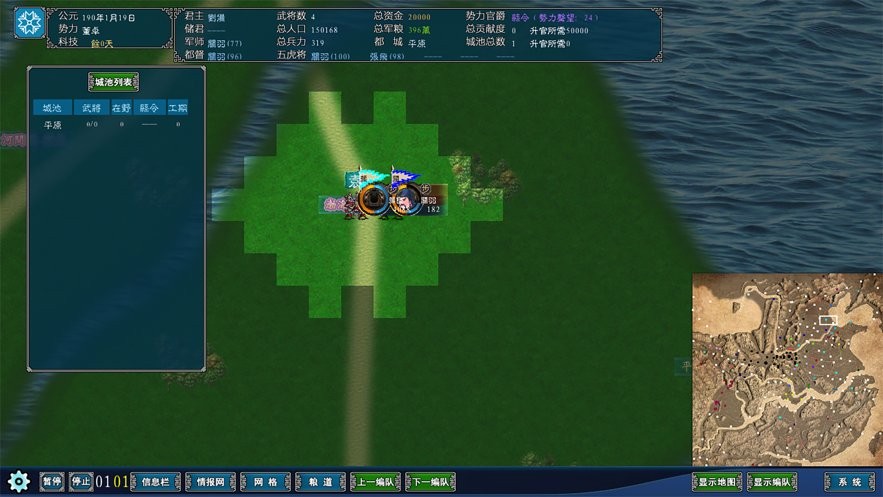The width and height of the screenshot is (883, 497).
Task: Toggle 显示地图 show map button
Action: pos(717,482)
